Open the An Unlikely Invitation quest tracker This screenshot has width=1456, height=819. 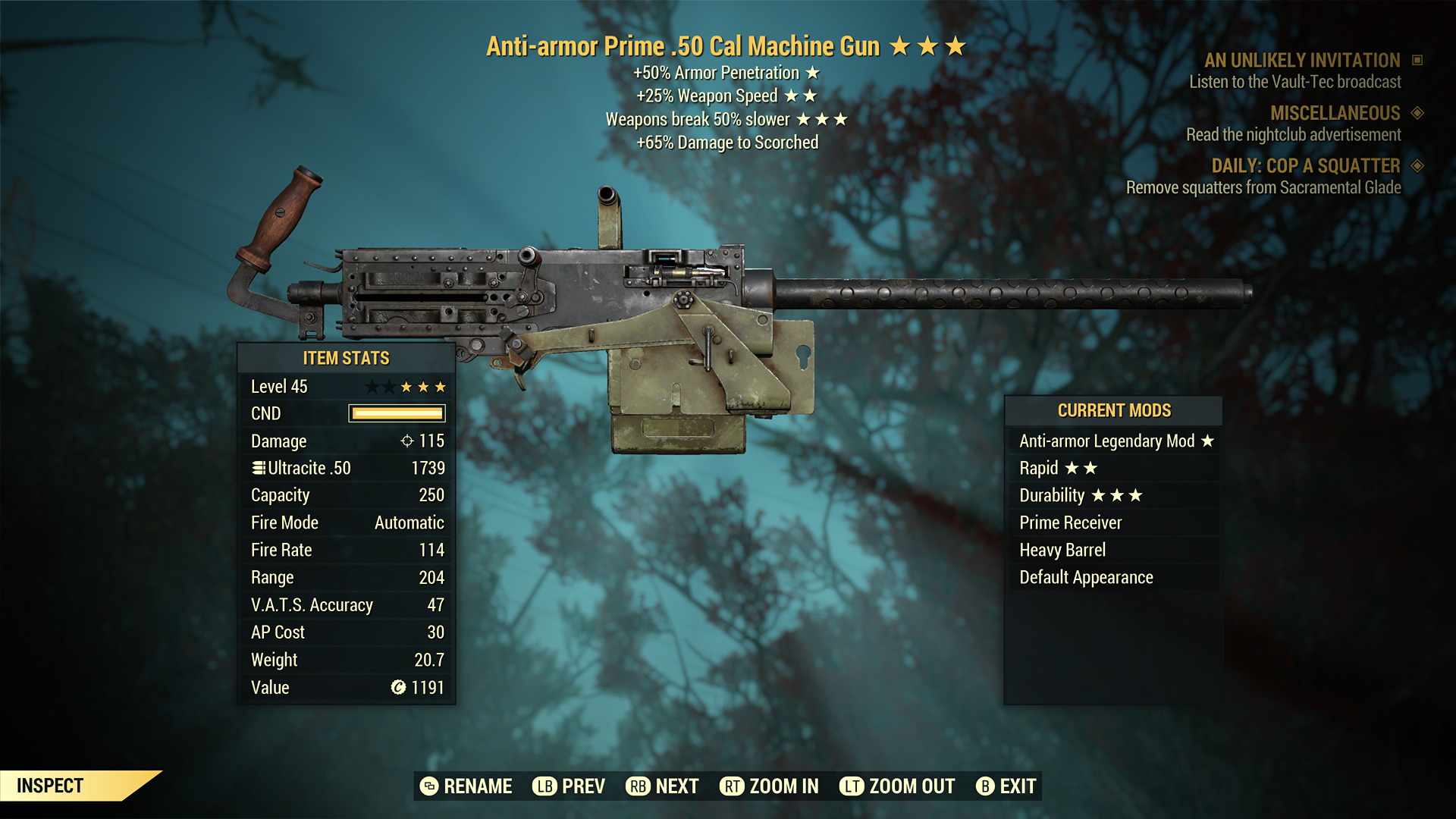[x=1302, y=61]
